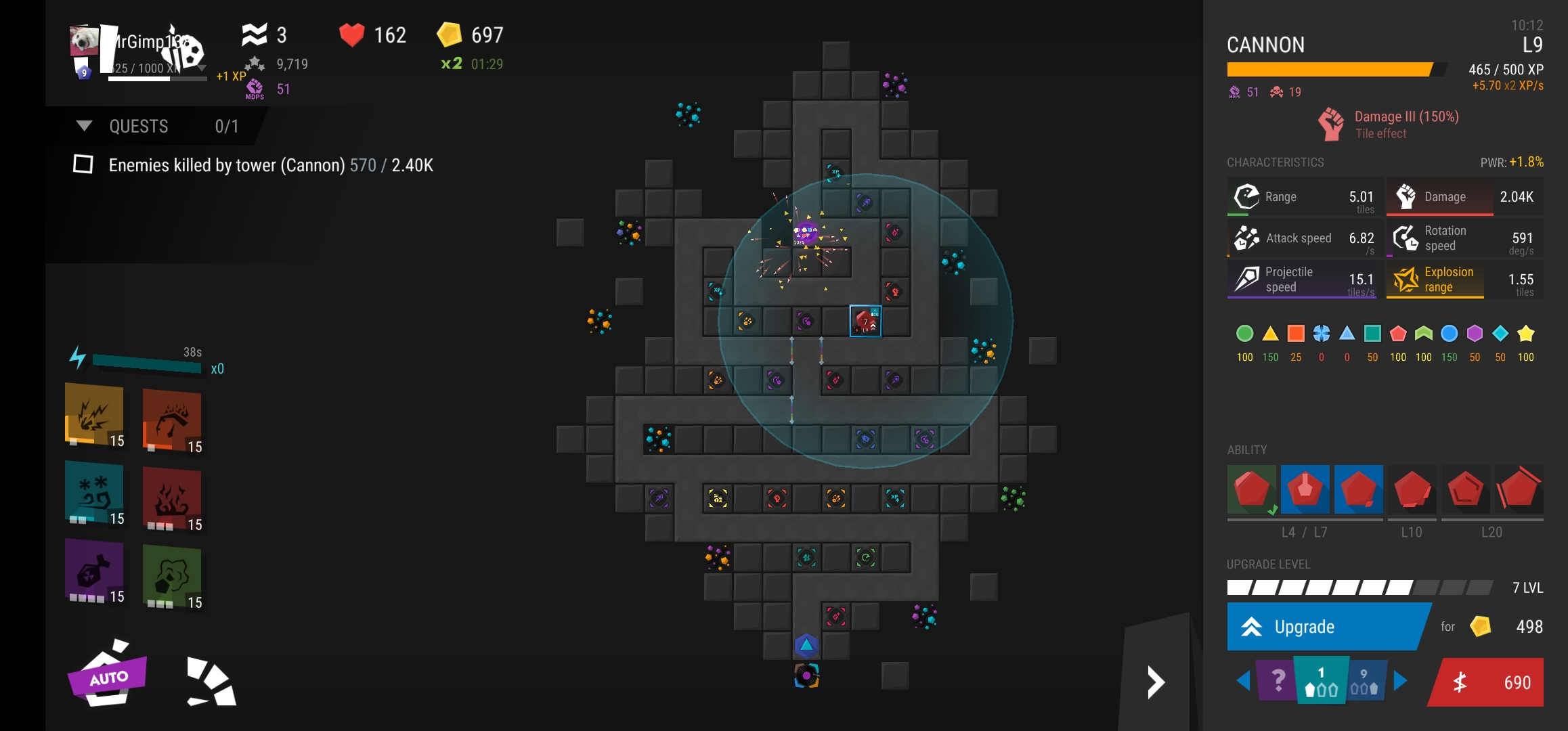Trigger the red firestorm ability
This screenshot has height=731, width=1568.
tap(172, 498)
